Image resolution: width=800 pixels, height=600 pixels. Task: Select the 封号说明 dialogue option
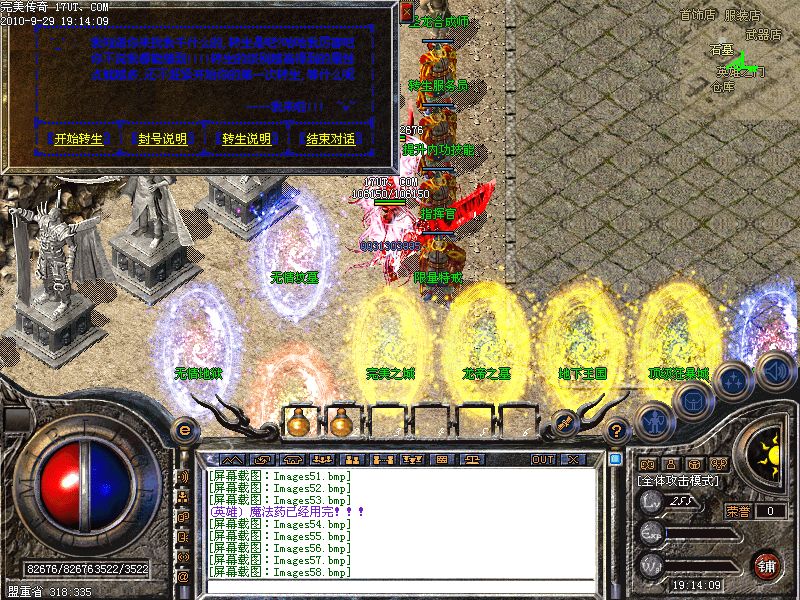(162, 139)
